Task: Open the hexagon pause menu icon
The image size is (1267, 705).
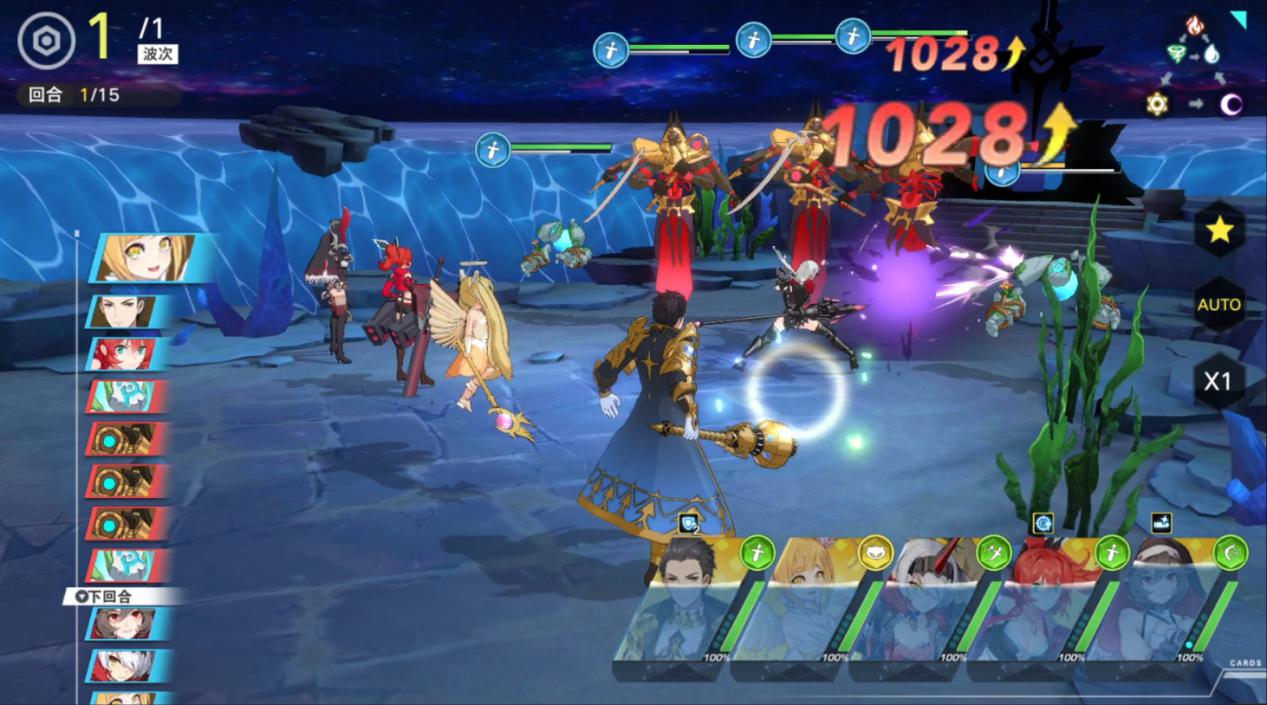Action: [x=46, y=41]
